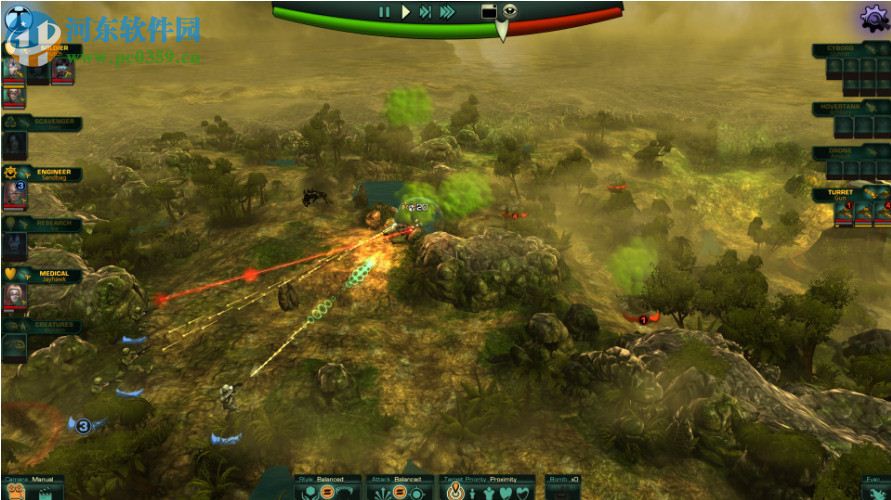Screen dimensions: 891x500
Task: Pause the game simulation
Action: pyautogui.click(x=384, y=12)
